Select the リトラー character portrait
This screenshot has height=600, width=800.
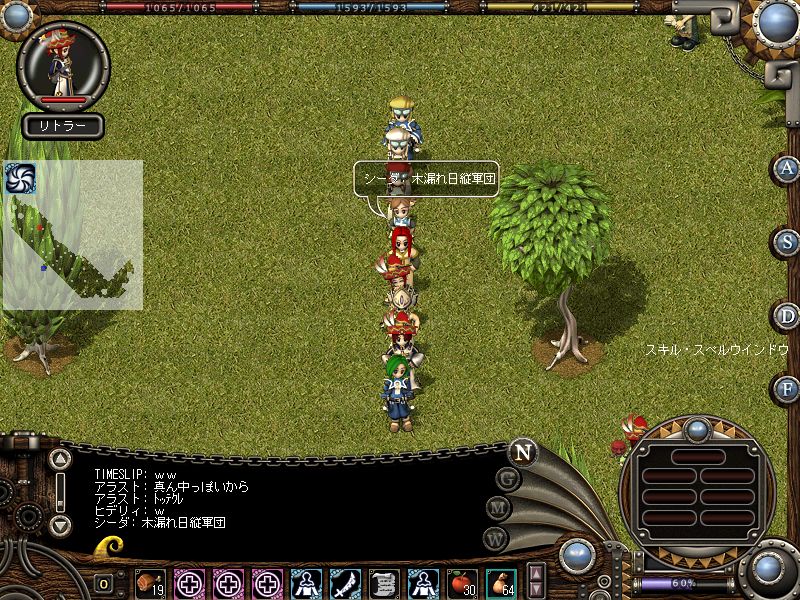point(63,65)
